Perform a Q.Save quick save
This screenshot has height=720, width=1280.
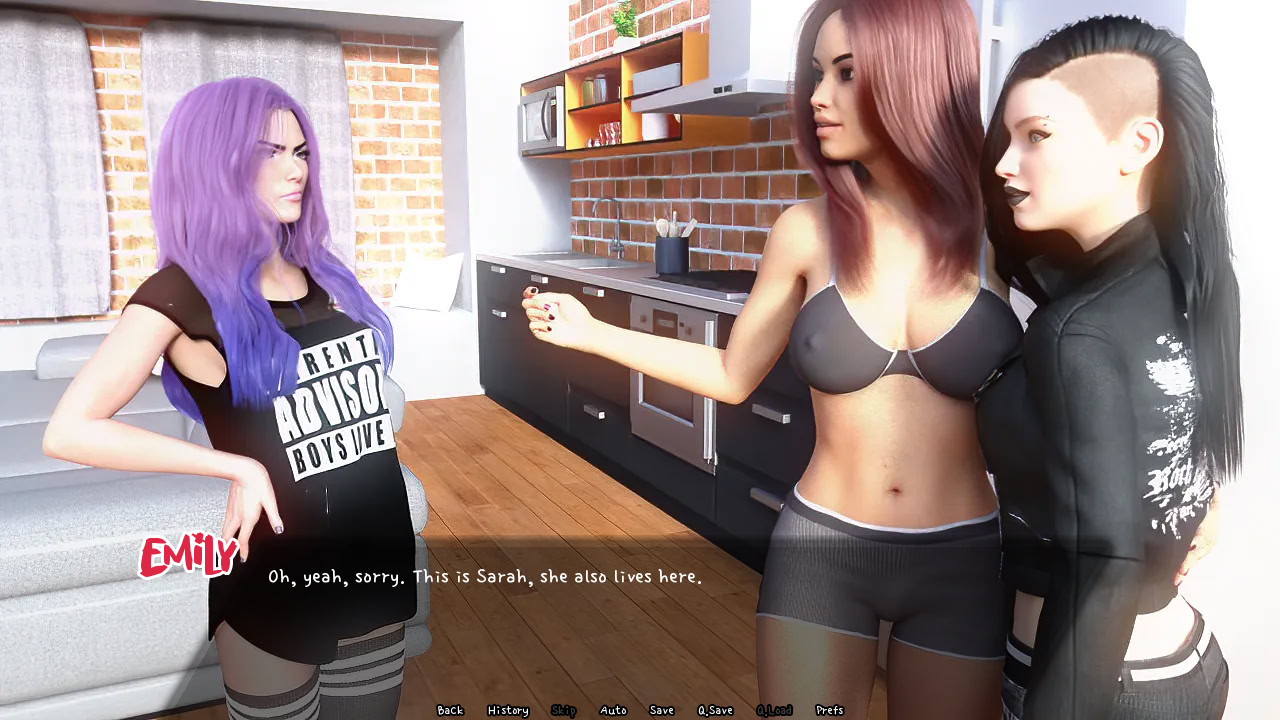(x=715, y=709)
